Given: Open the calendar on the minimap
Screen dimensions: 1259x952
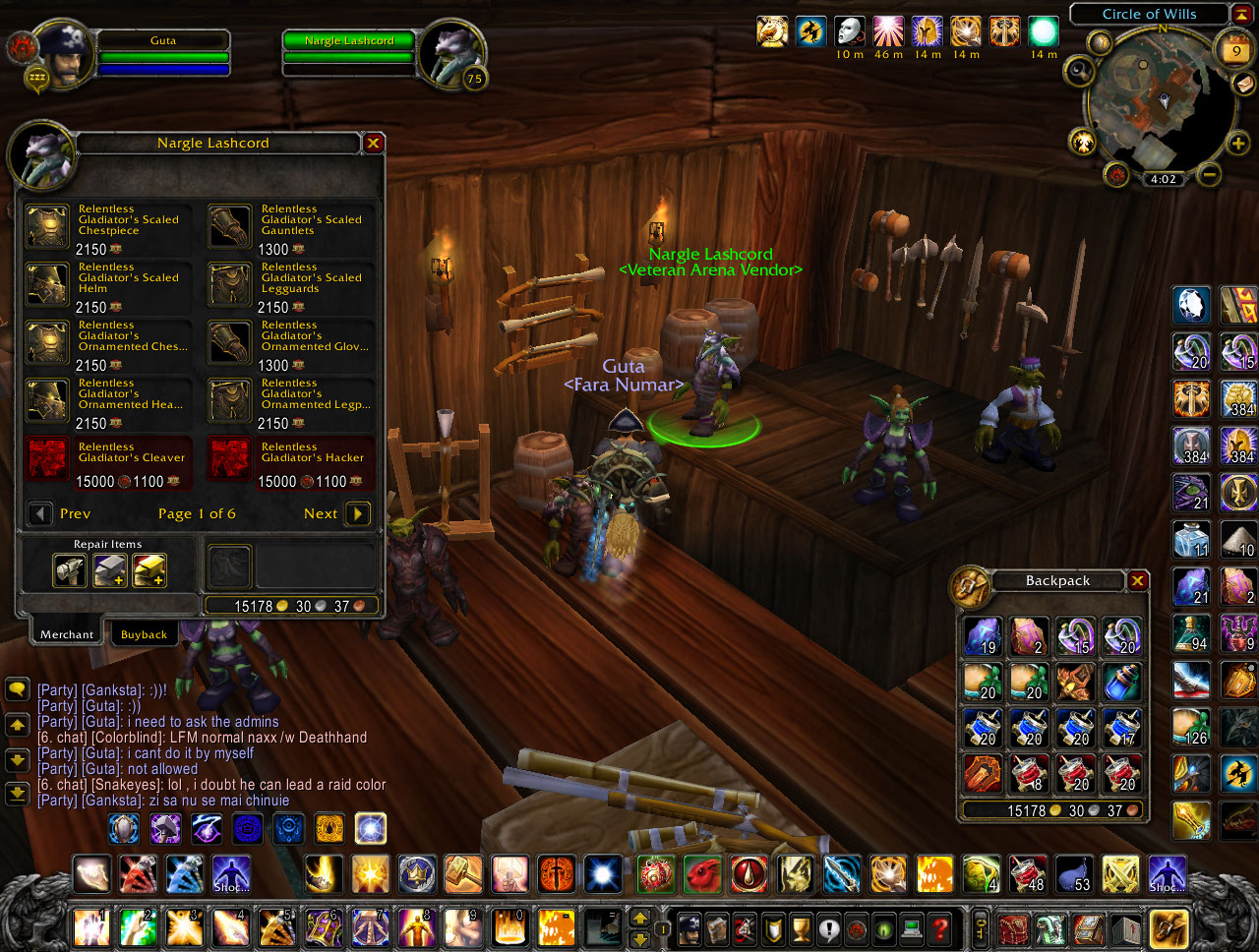Looking at the screenshot, I should 1235,47.
